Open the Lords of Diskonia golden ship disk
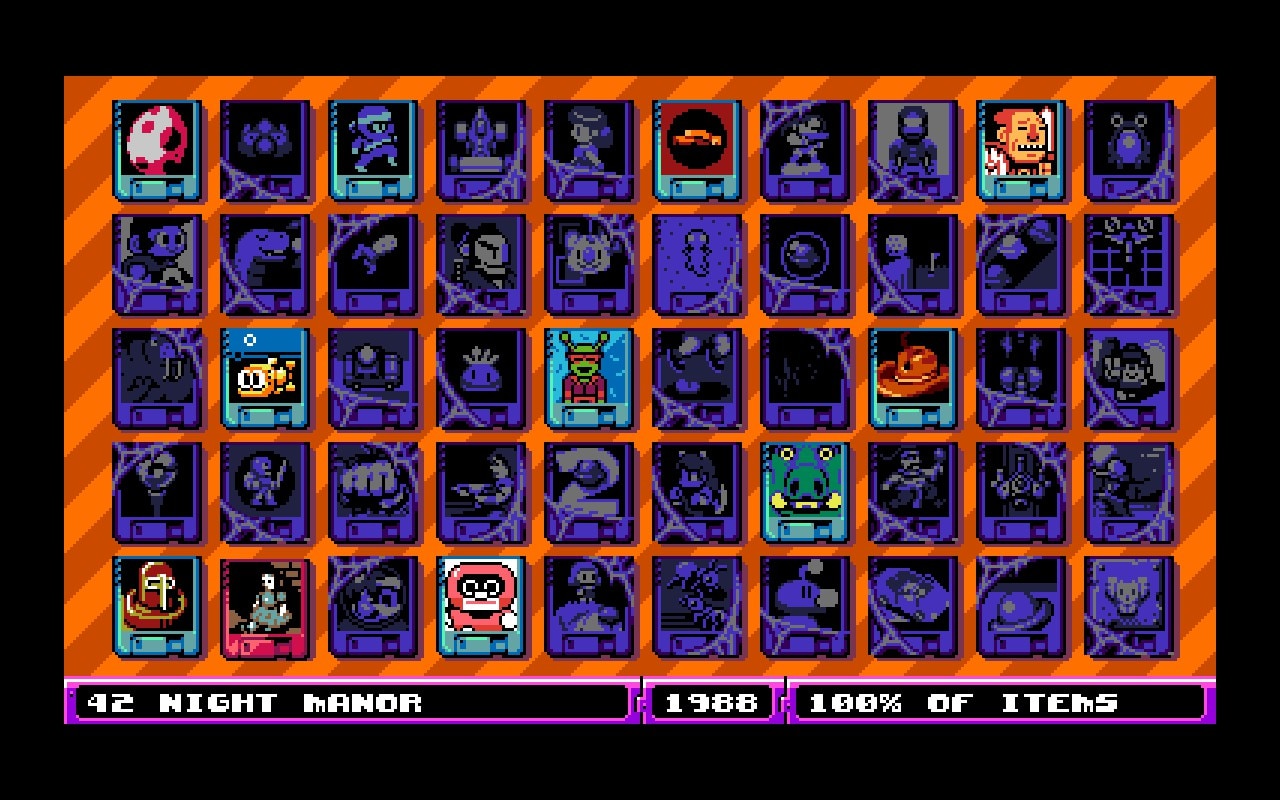Viewport: 1280px width, 800px height. pos(157,606)
